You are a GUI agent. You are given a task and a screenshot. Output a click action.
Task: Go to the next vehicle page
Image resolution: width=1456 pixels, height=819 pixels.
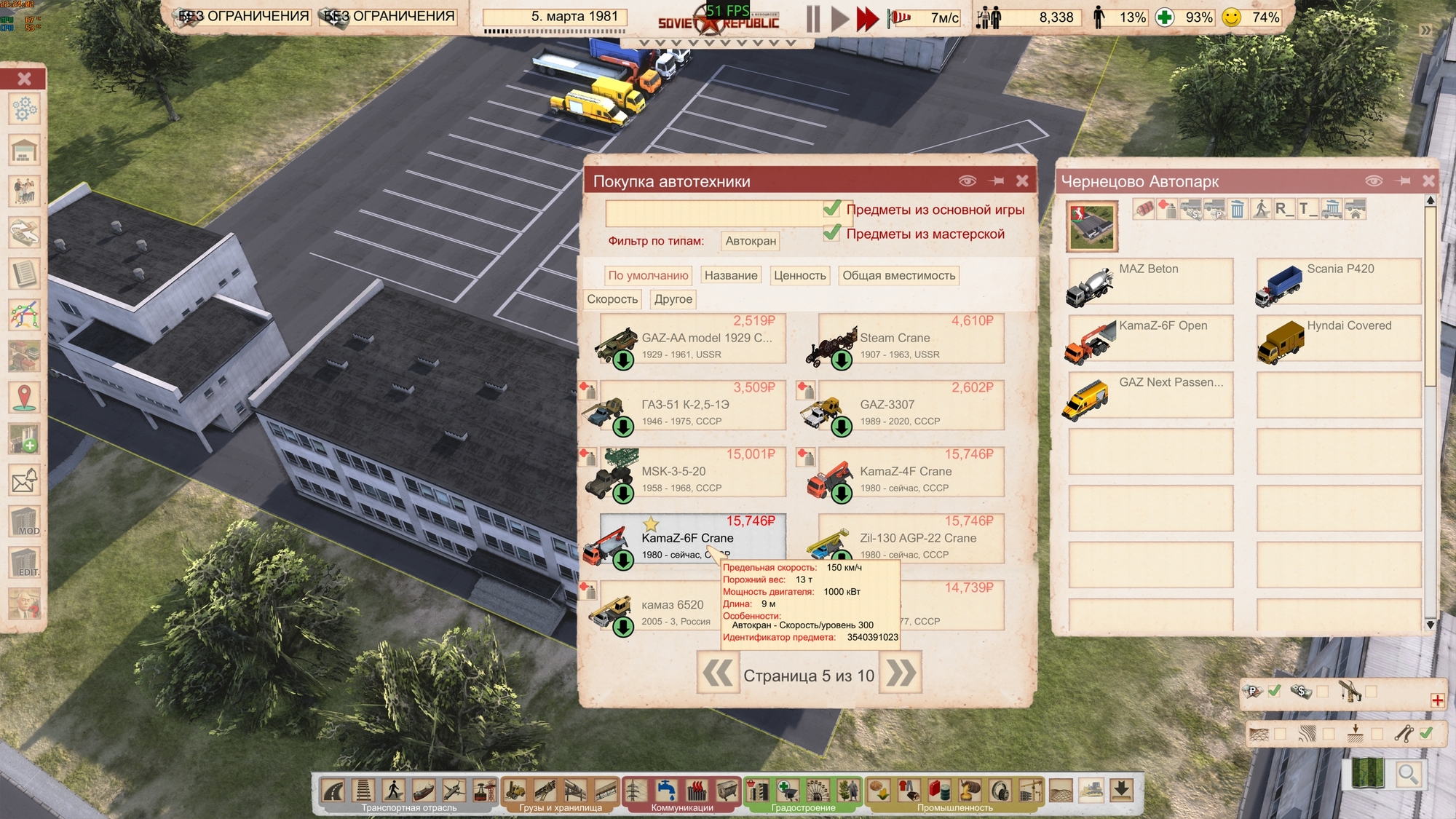click(901, 673)
